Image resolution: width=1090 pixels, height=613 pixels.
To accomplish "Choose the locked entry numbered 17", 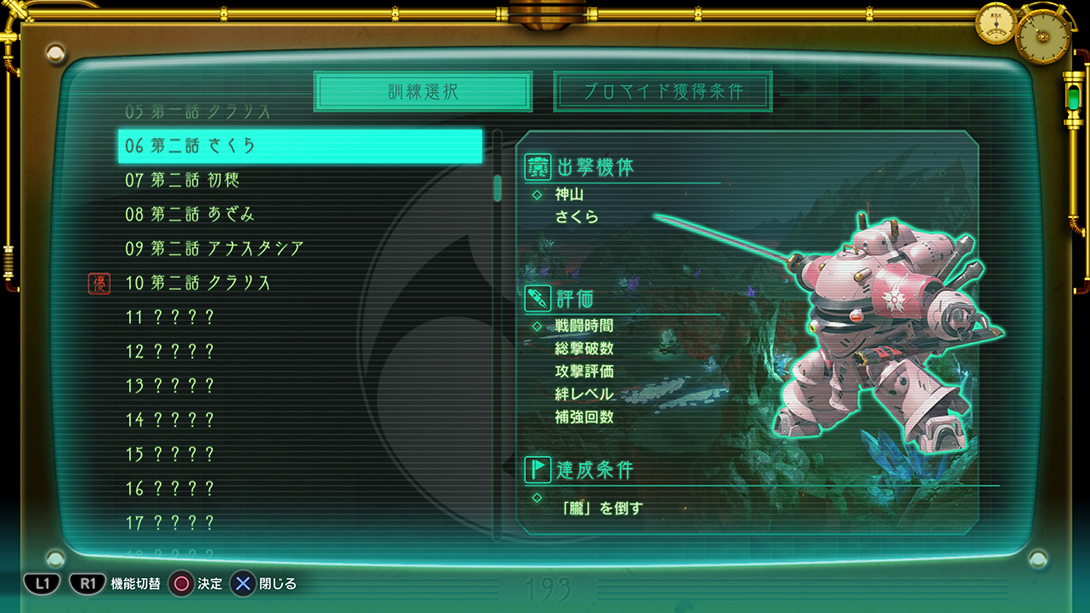I will point(299,522).
